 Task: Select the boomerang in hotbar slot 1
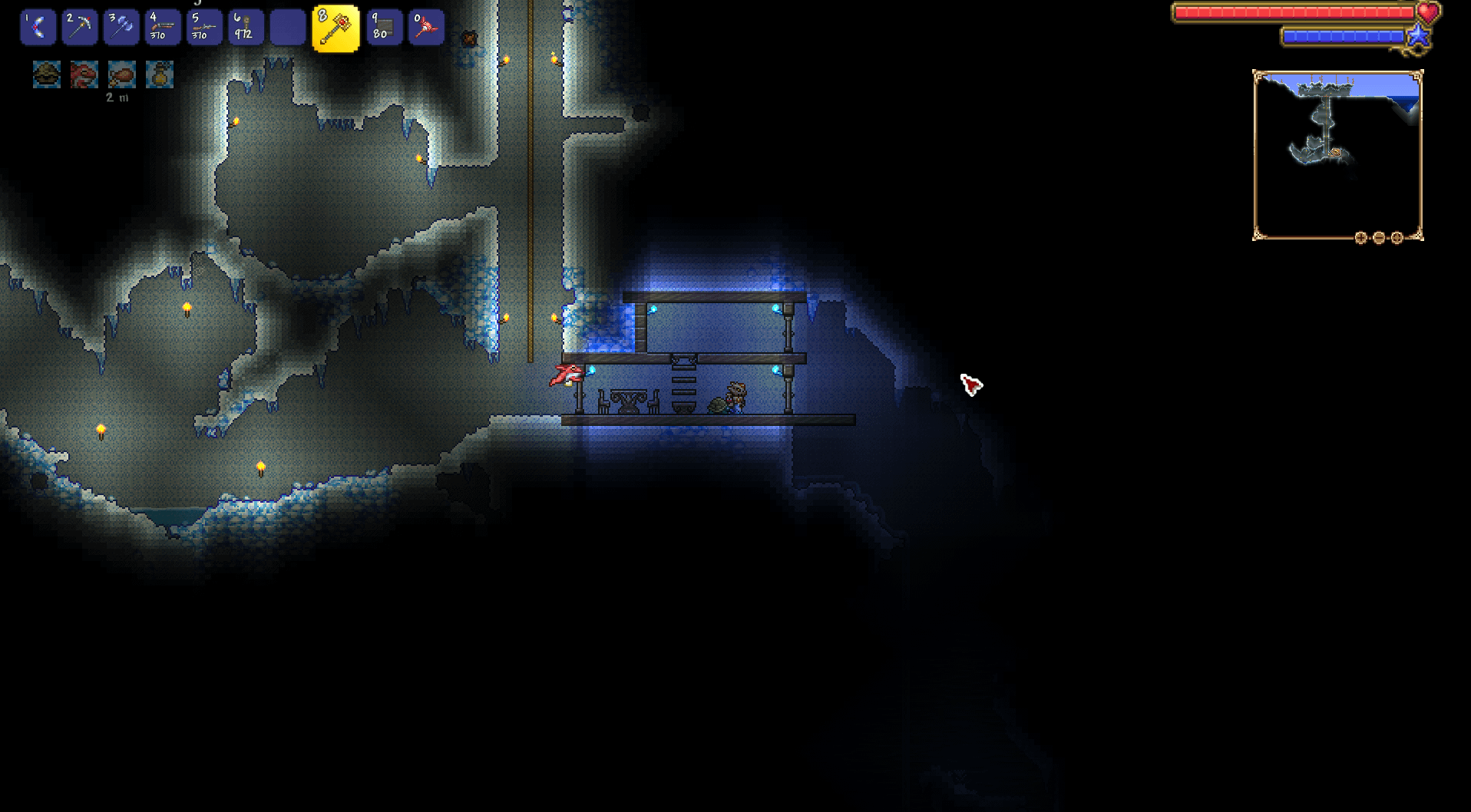(x=38, y=28)
